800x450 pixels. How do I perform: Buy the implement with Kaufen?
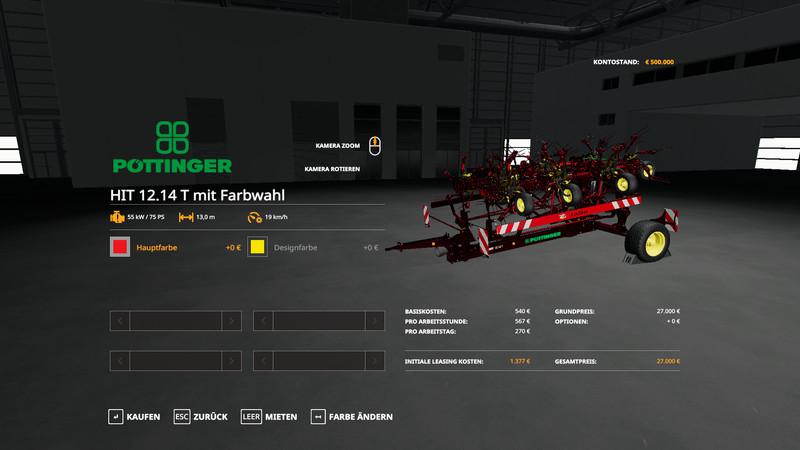[134, 416]
